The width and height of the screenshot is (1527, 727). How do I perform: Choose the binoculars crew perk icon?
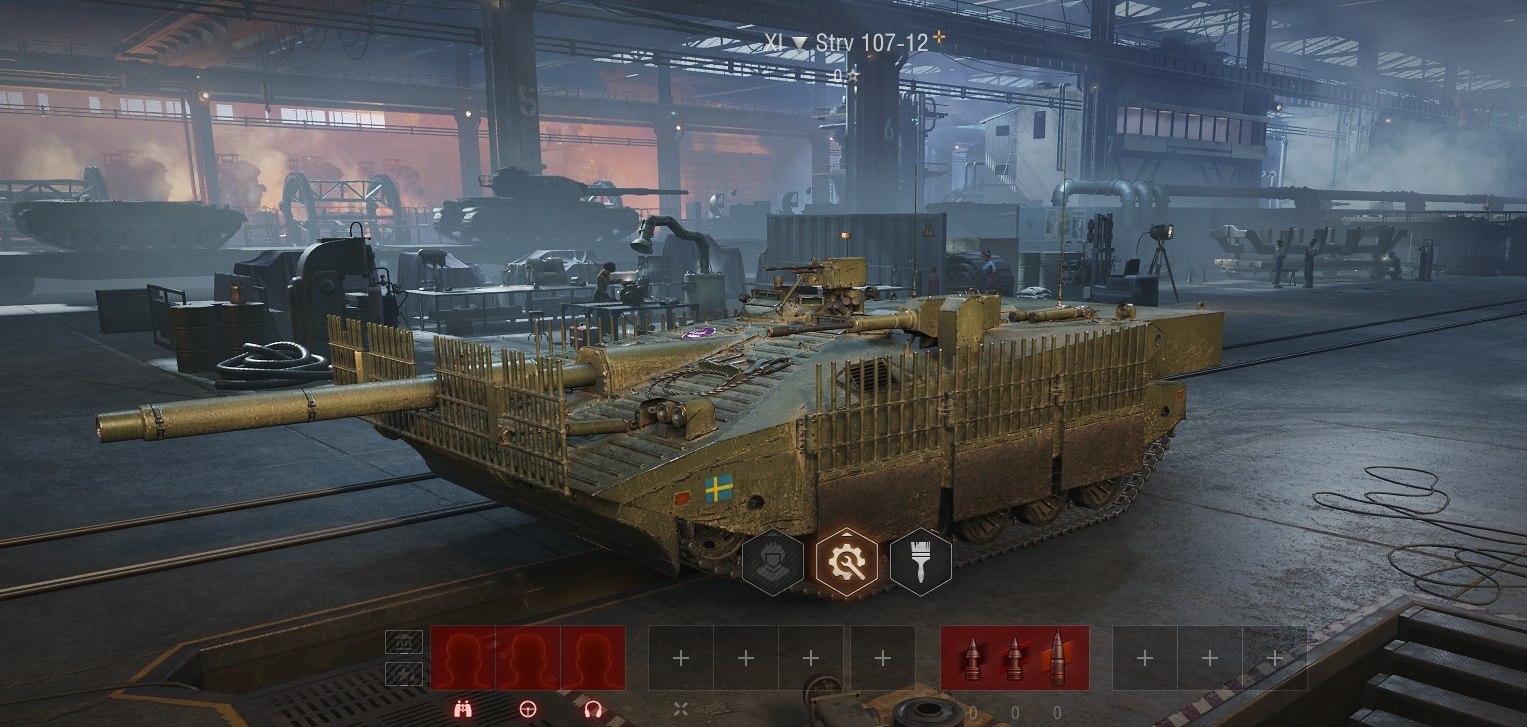coord(463,709)
